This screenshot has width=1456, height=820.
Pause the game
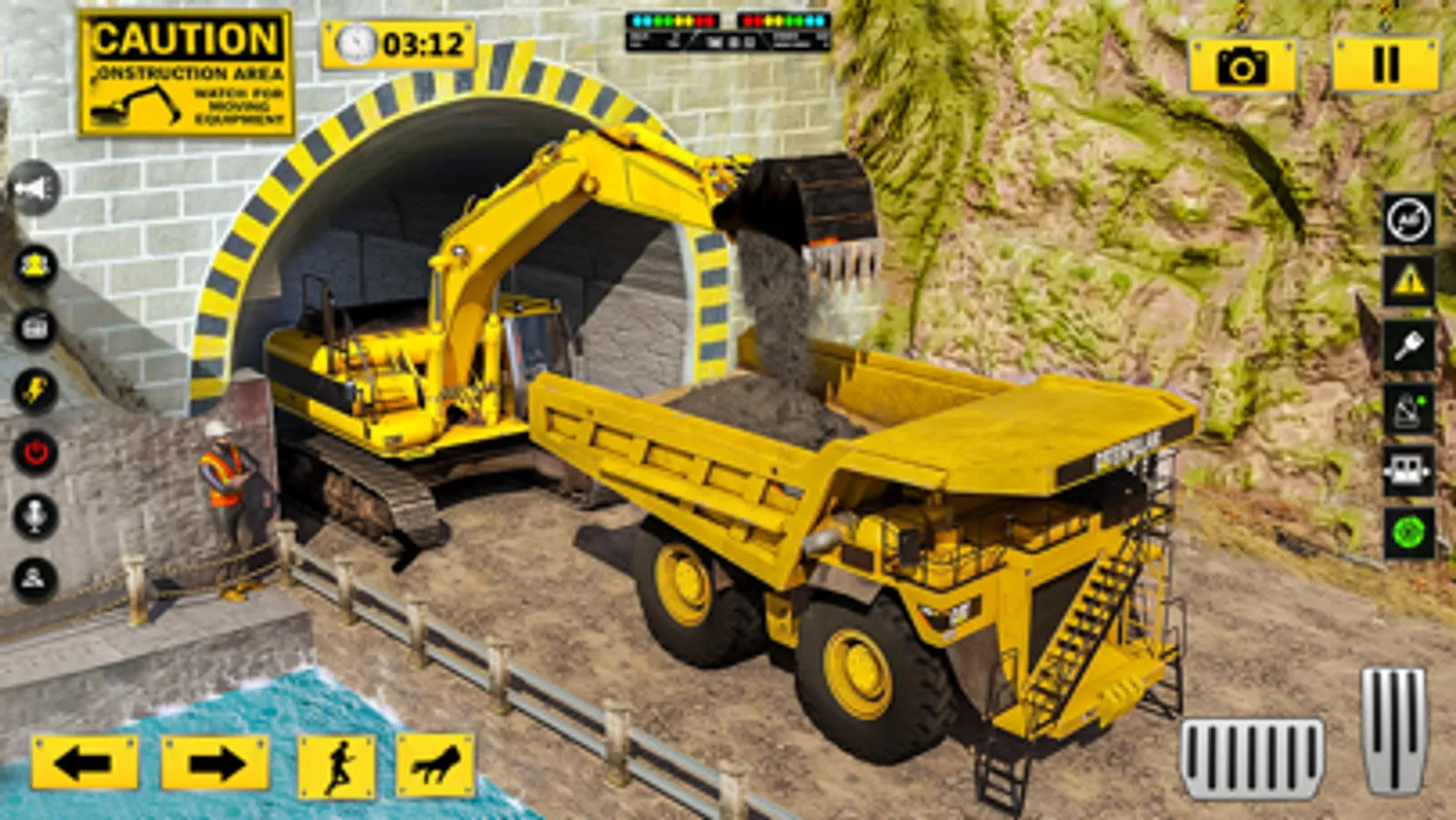tap(1384, 64)
